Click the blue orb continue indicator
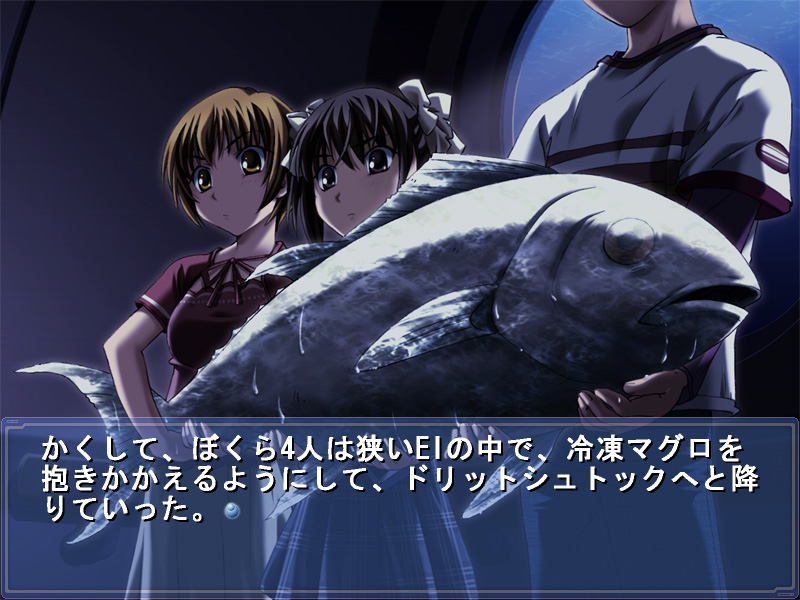Viewport: 800px width, 600px height. (232, 511)
